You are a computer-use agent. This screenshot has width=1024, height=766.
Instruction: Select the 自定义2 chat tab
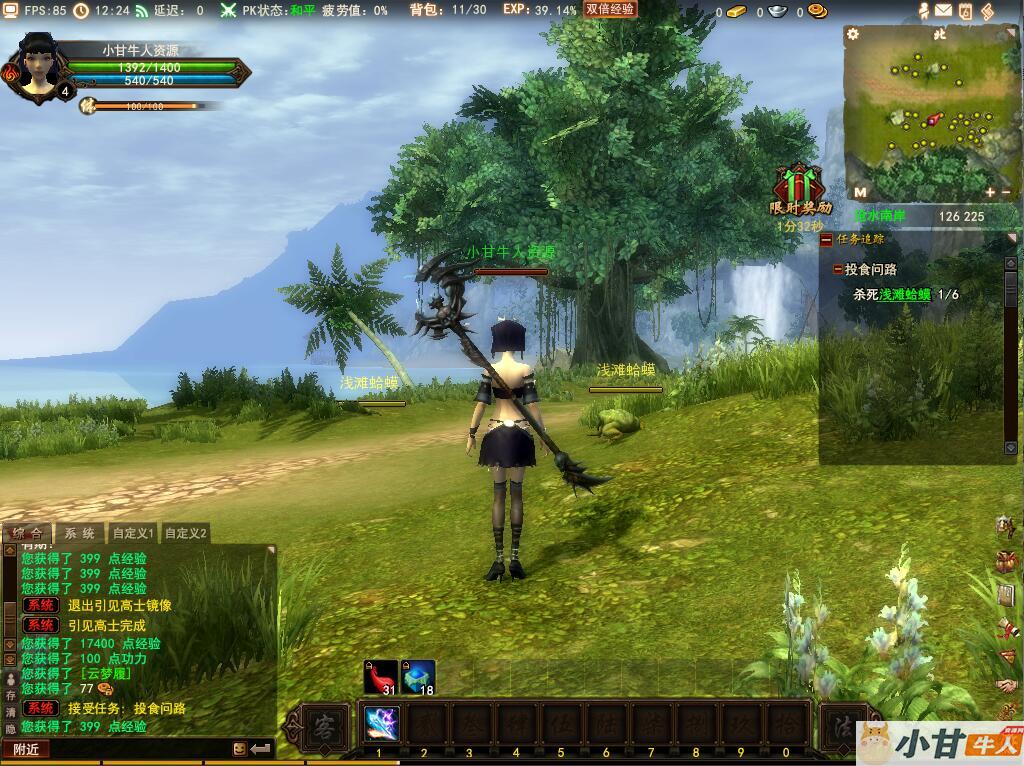click(x=186, y=534)
